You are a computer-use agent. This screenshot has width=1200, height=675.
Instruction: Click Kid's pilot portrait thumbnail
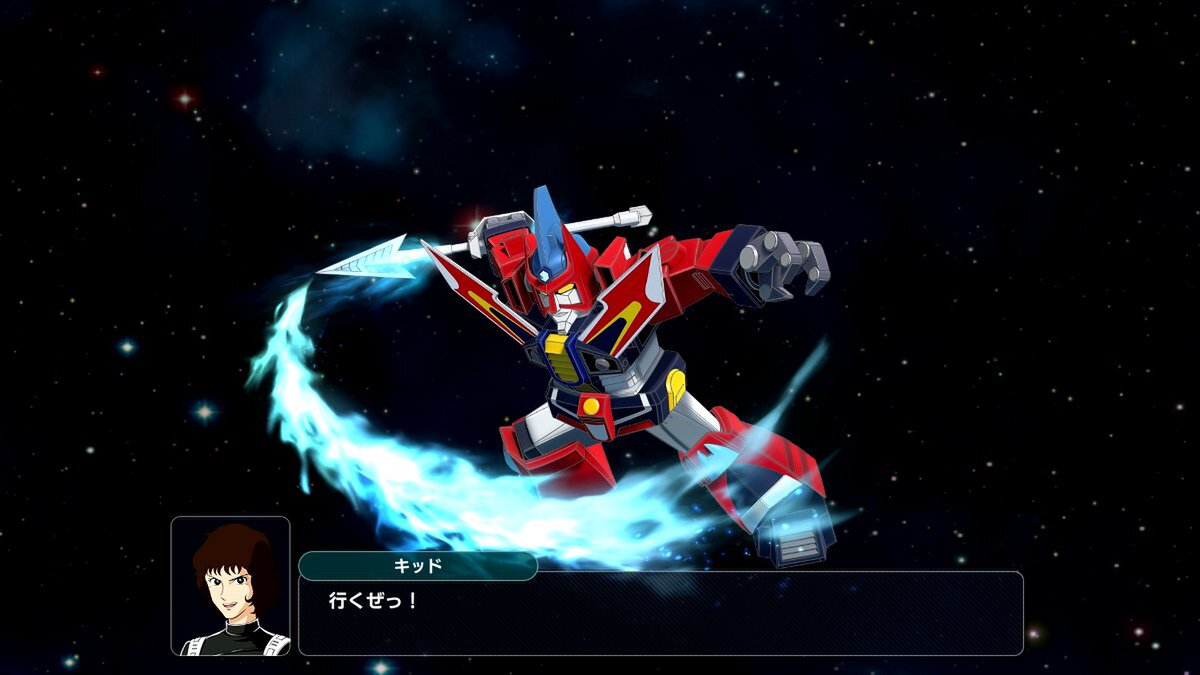(230, 586)
